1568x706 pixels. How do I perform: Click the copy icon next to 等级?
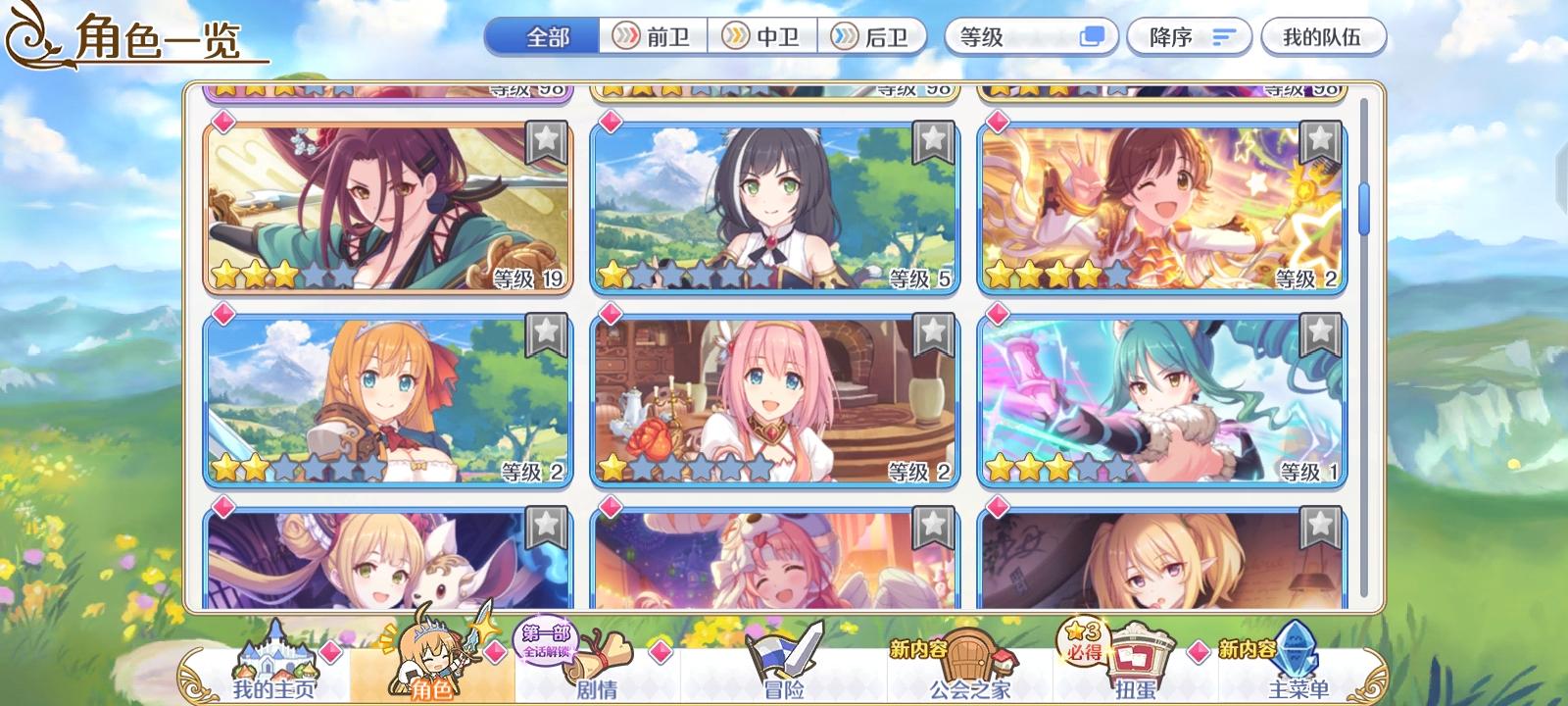point(1091,36)
